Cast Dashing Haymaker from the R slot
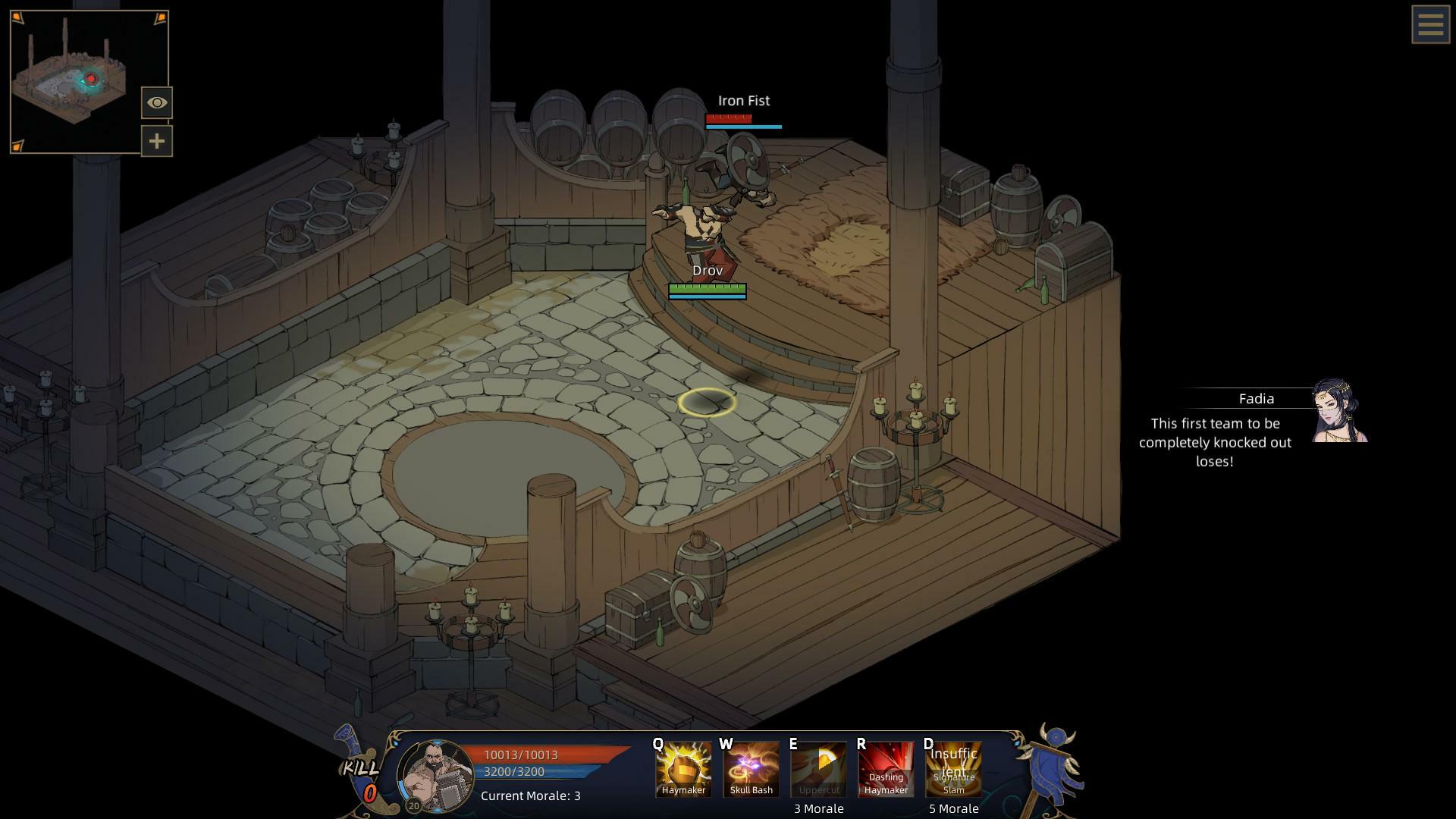The image size is (1456, 819). pos(886,768)
